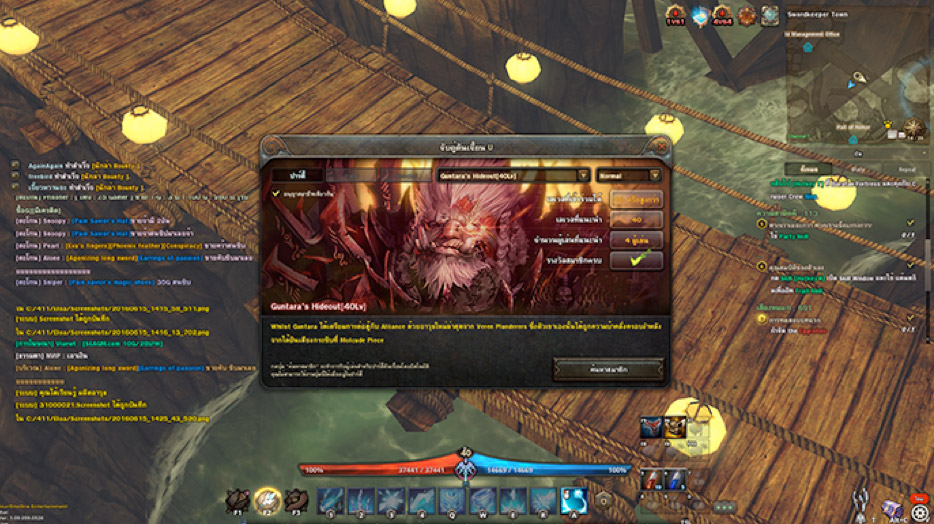Select the F1 stance icon

coord(237,499)
